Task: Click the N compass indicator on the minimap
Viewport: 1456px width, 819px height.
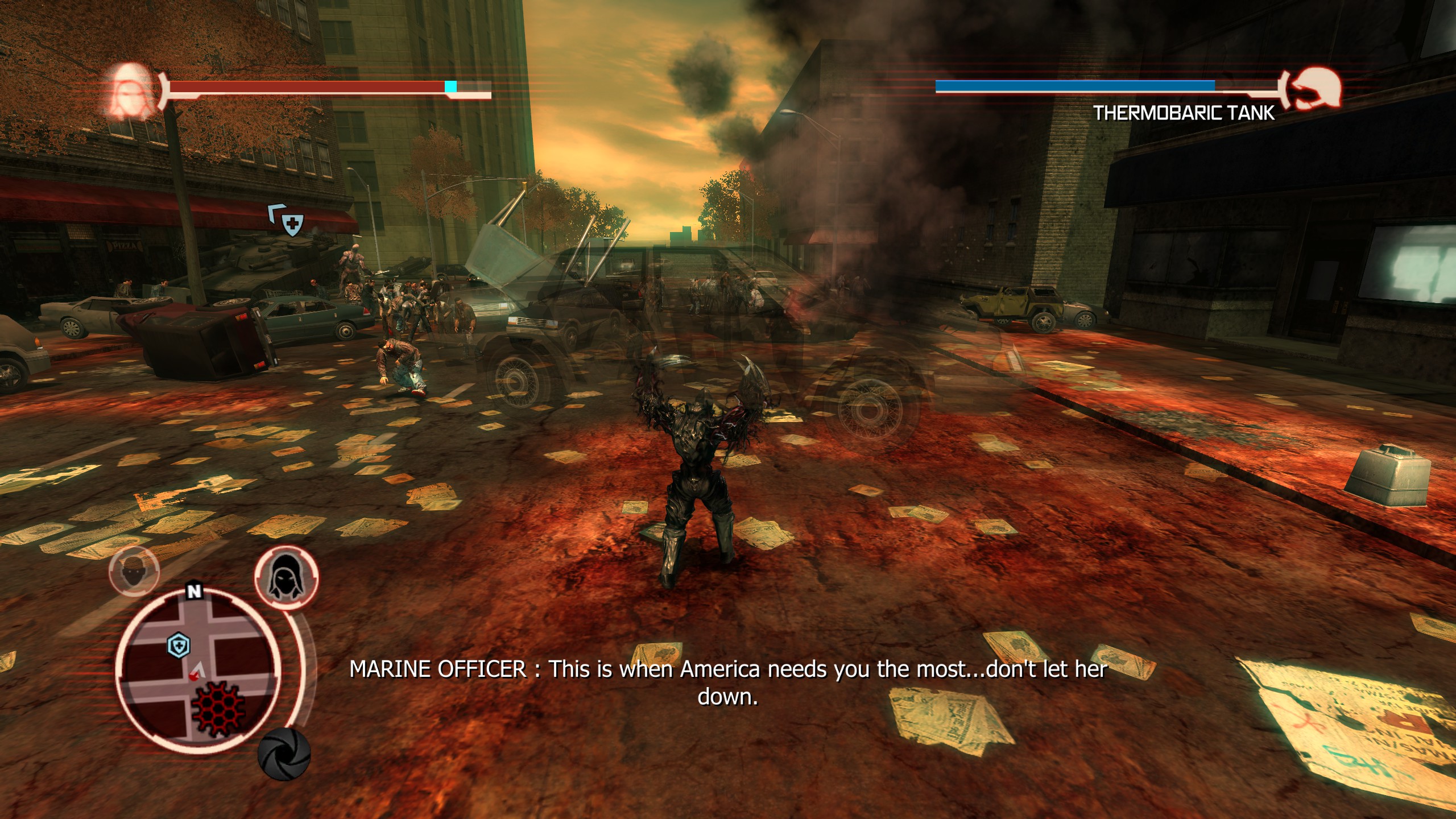Action: click(x=195, y=591)
